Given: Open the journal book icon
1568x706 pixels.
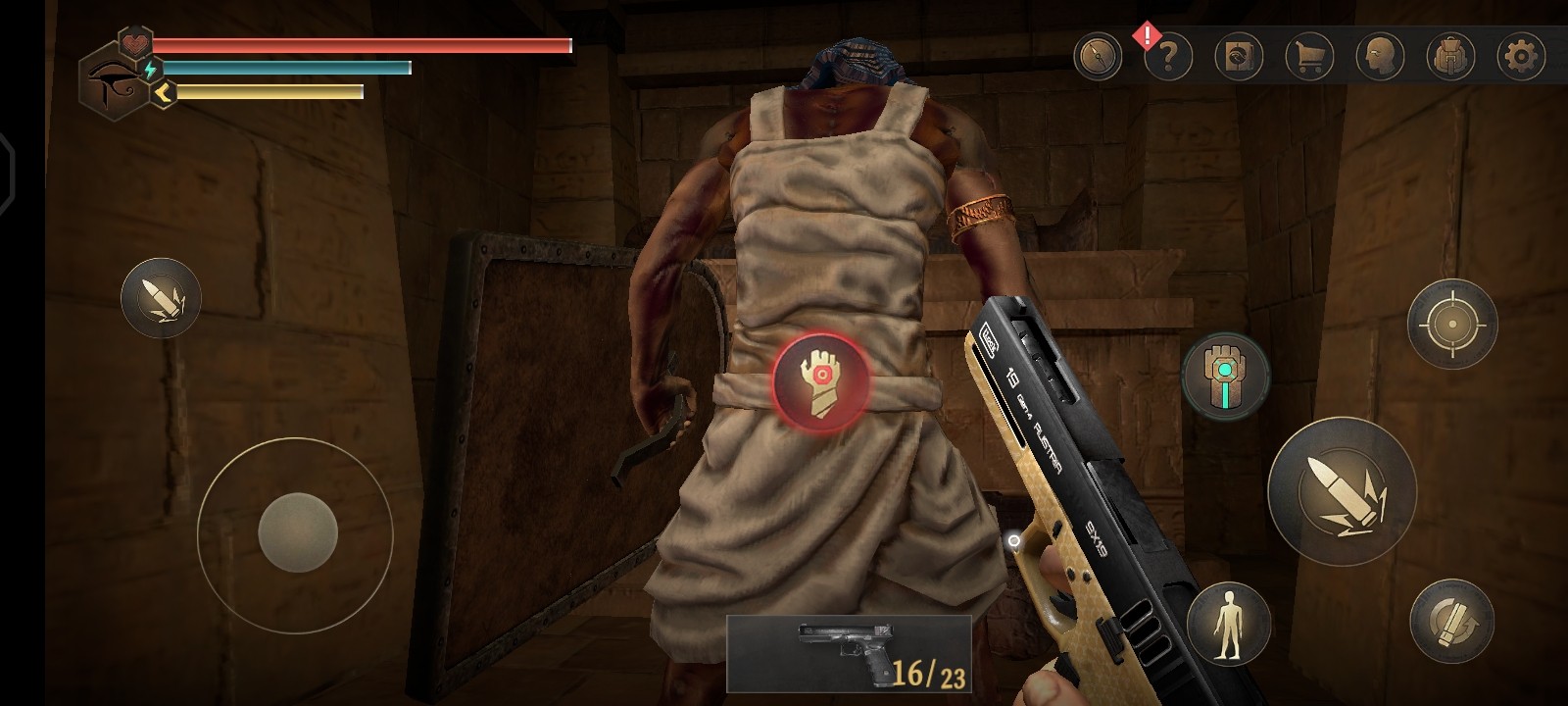Looking at the screenshot, I should [x=1239, y=56].
